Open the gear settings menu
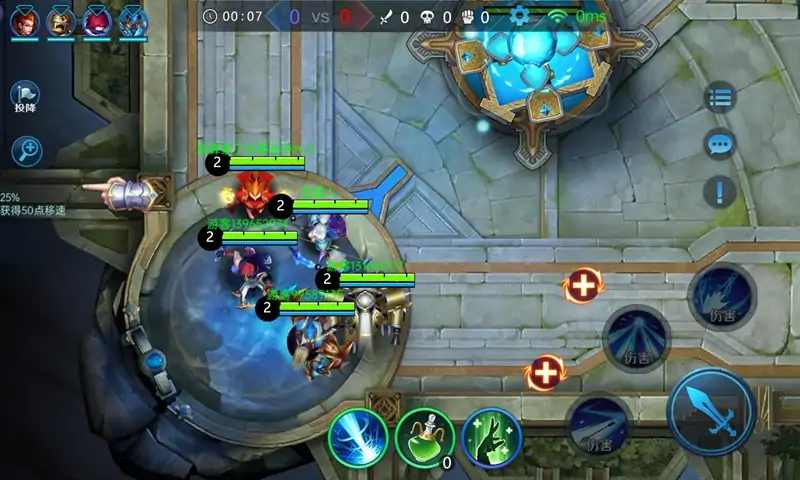The image size is (800, 480). pyautogui.click(x=519, y=15)
